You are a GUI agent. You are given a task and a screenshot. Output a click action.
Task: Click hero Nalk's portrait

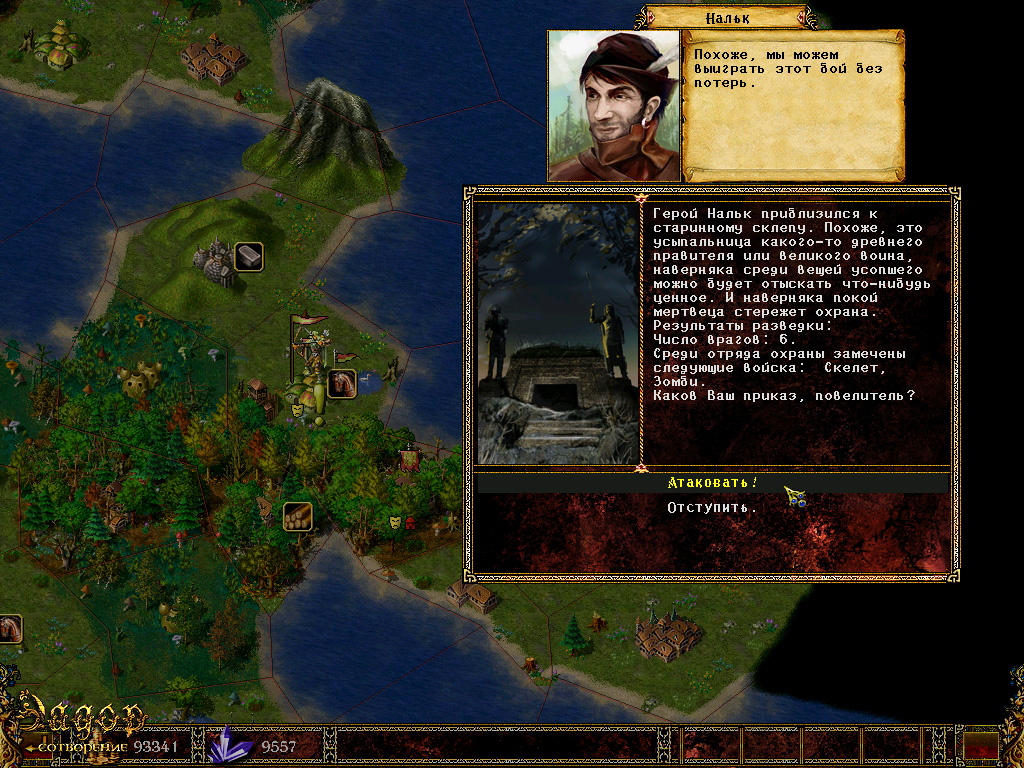pyautogui.click(x=613, y=106)
